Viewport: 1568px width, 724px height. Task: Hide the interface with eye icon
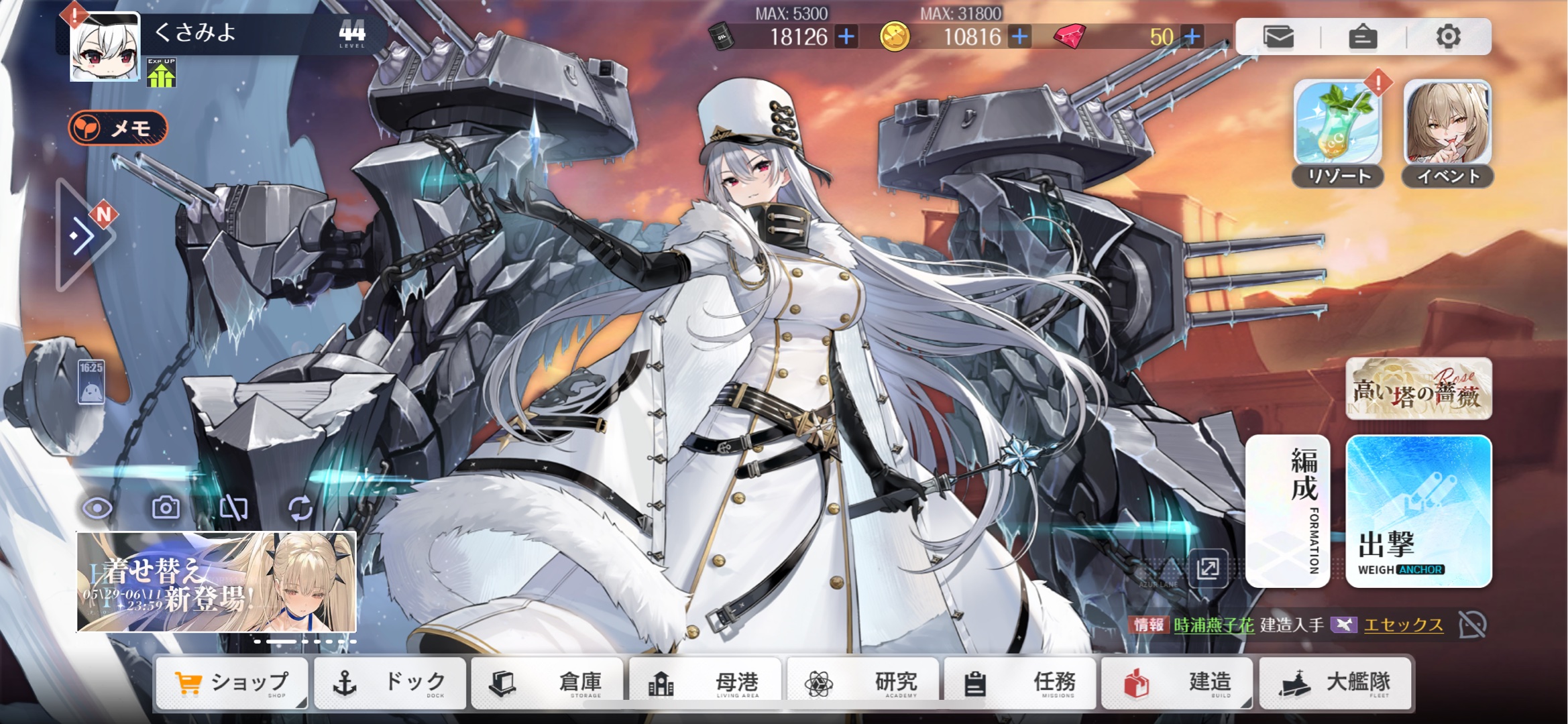(x=97, y=509)
